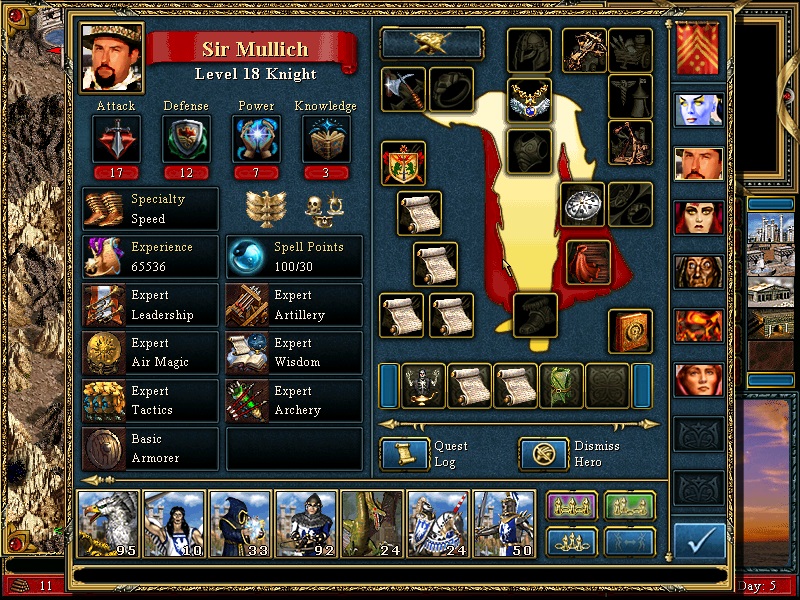
Task: Select the shield artifact on the hero
Action: (x=403, y=163)
